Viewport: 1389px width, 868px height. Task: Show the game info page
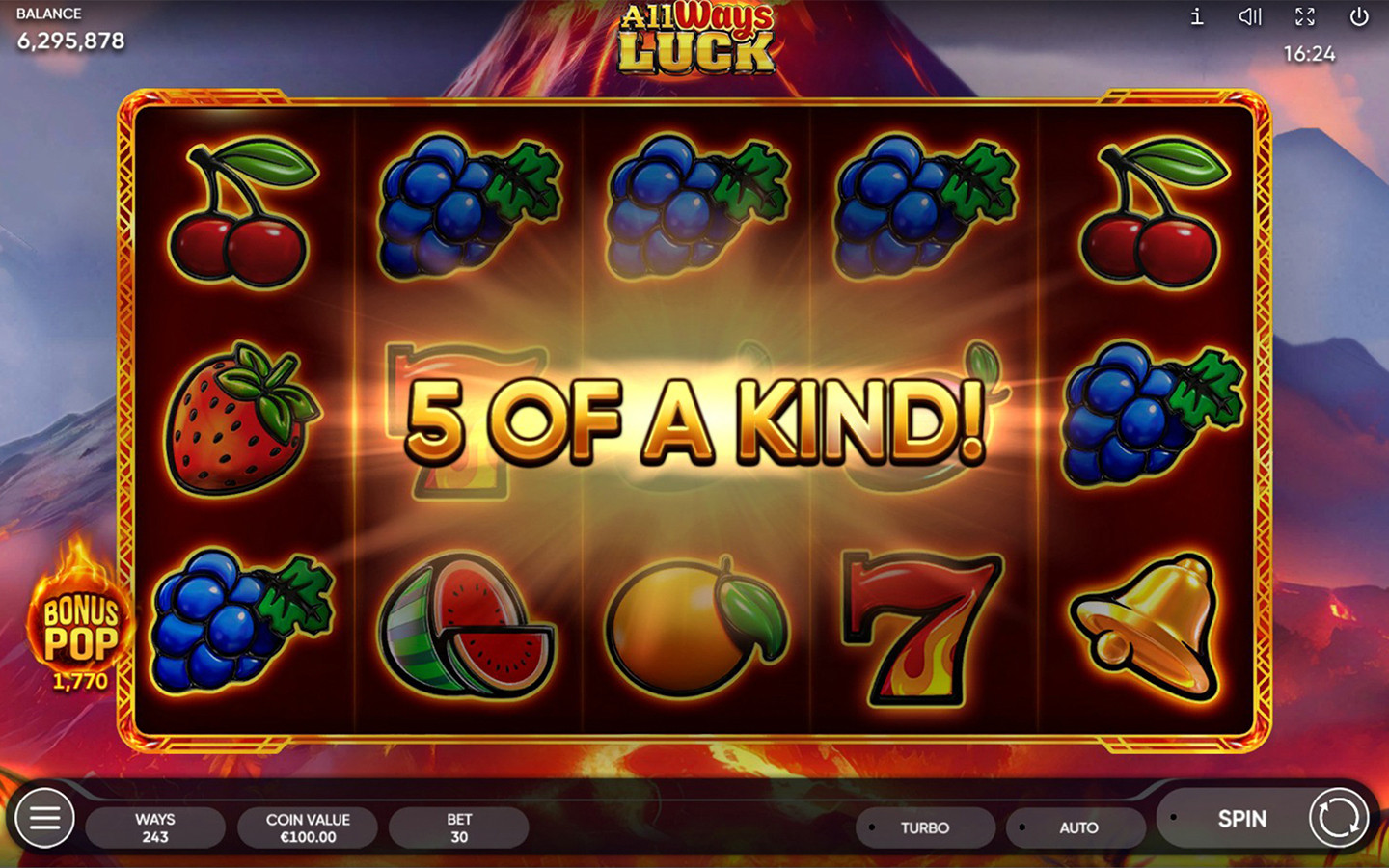pyautogui.click(x=1196, y=16)
